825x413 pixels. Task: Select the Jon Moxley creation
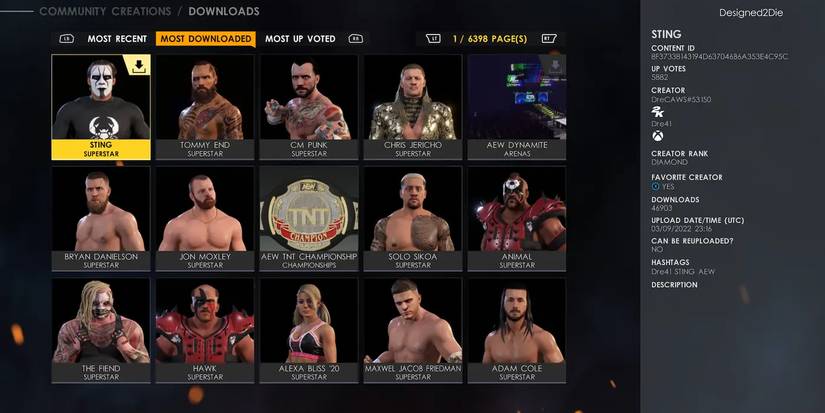[205, 217]
